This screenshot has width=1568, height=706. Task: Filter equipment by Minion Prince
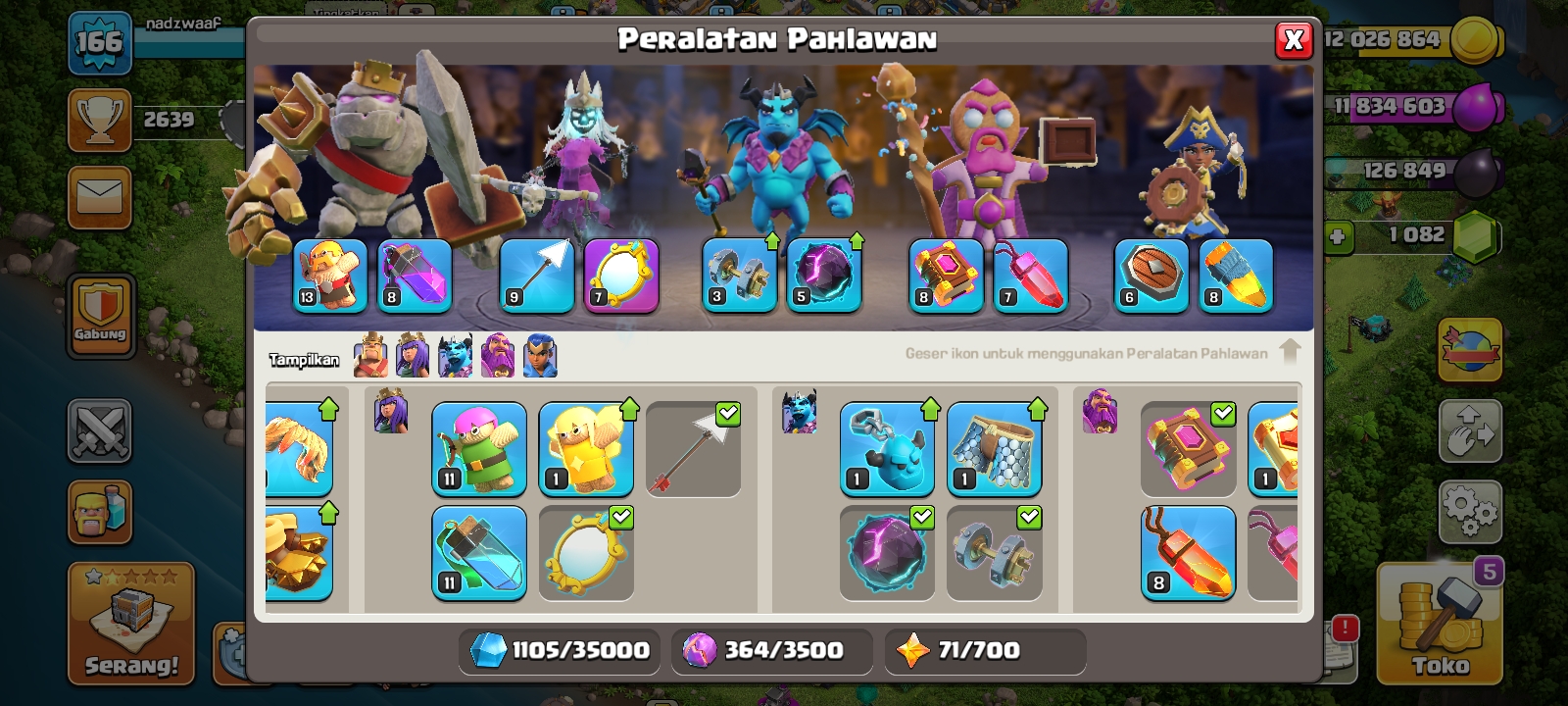455,355
